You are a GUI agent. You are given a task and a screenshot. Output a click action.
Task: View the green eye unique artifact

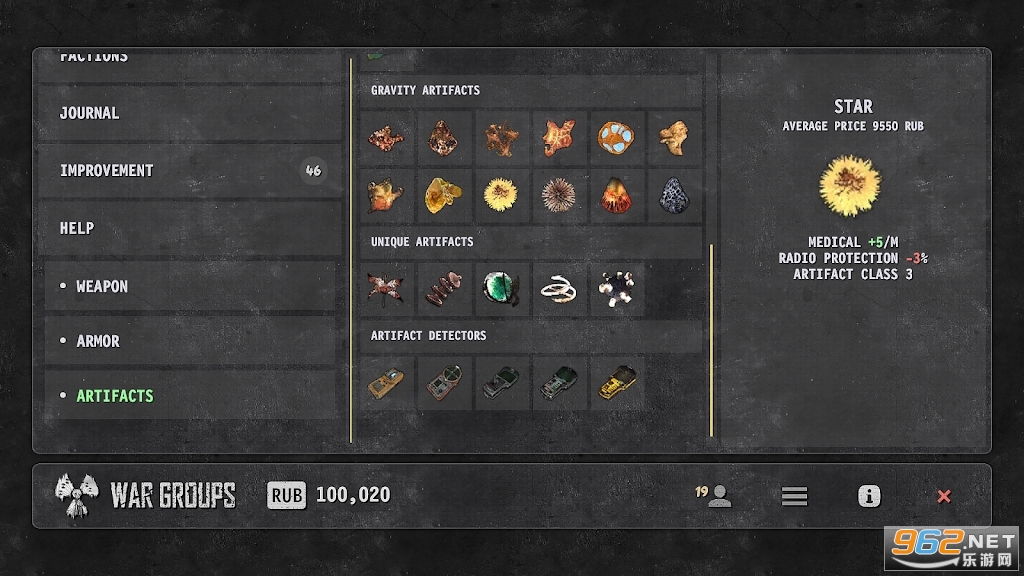click(x=499, y=289)
